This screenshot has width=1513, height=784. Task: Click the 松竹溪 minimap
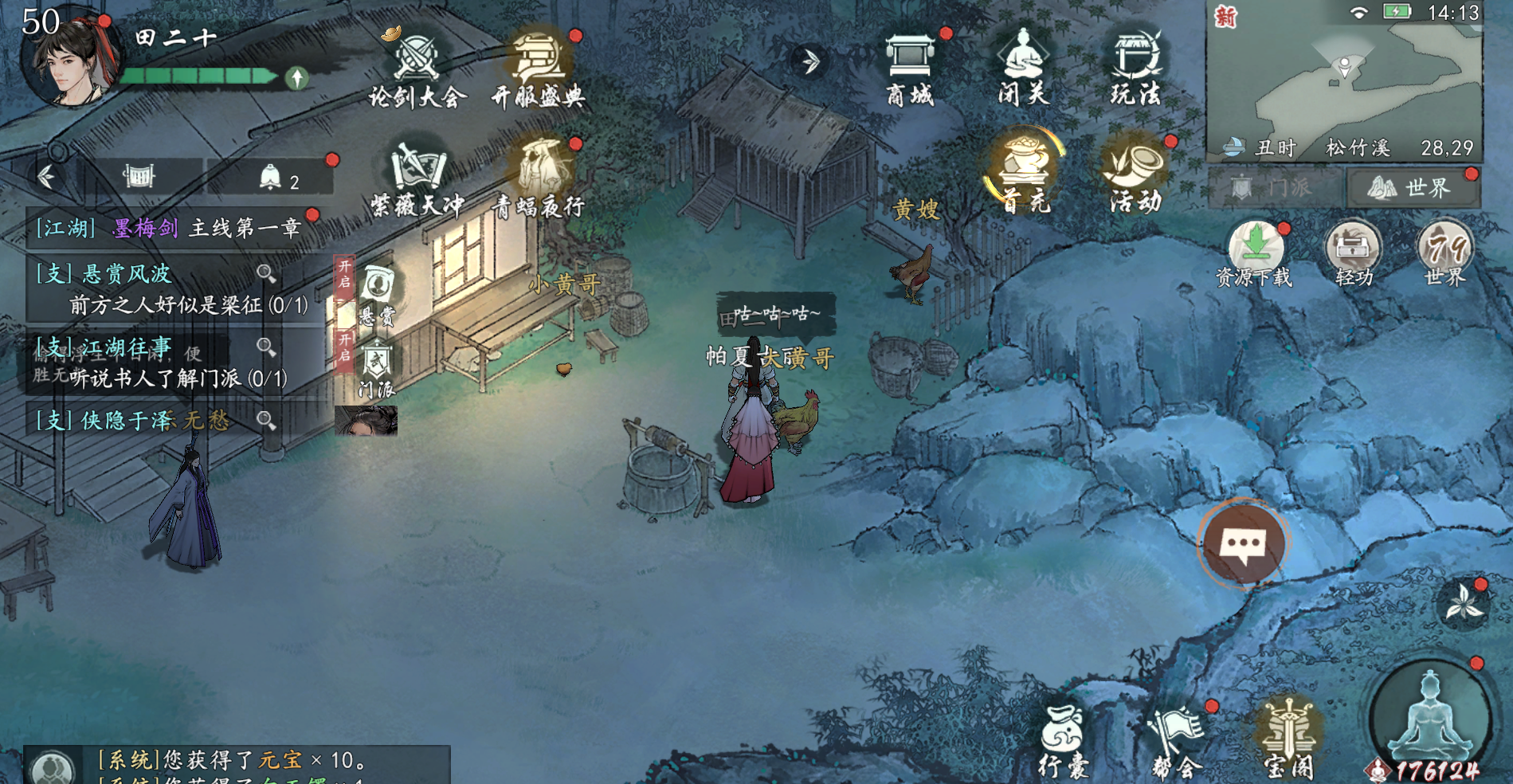(1344, 80)
